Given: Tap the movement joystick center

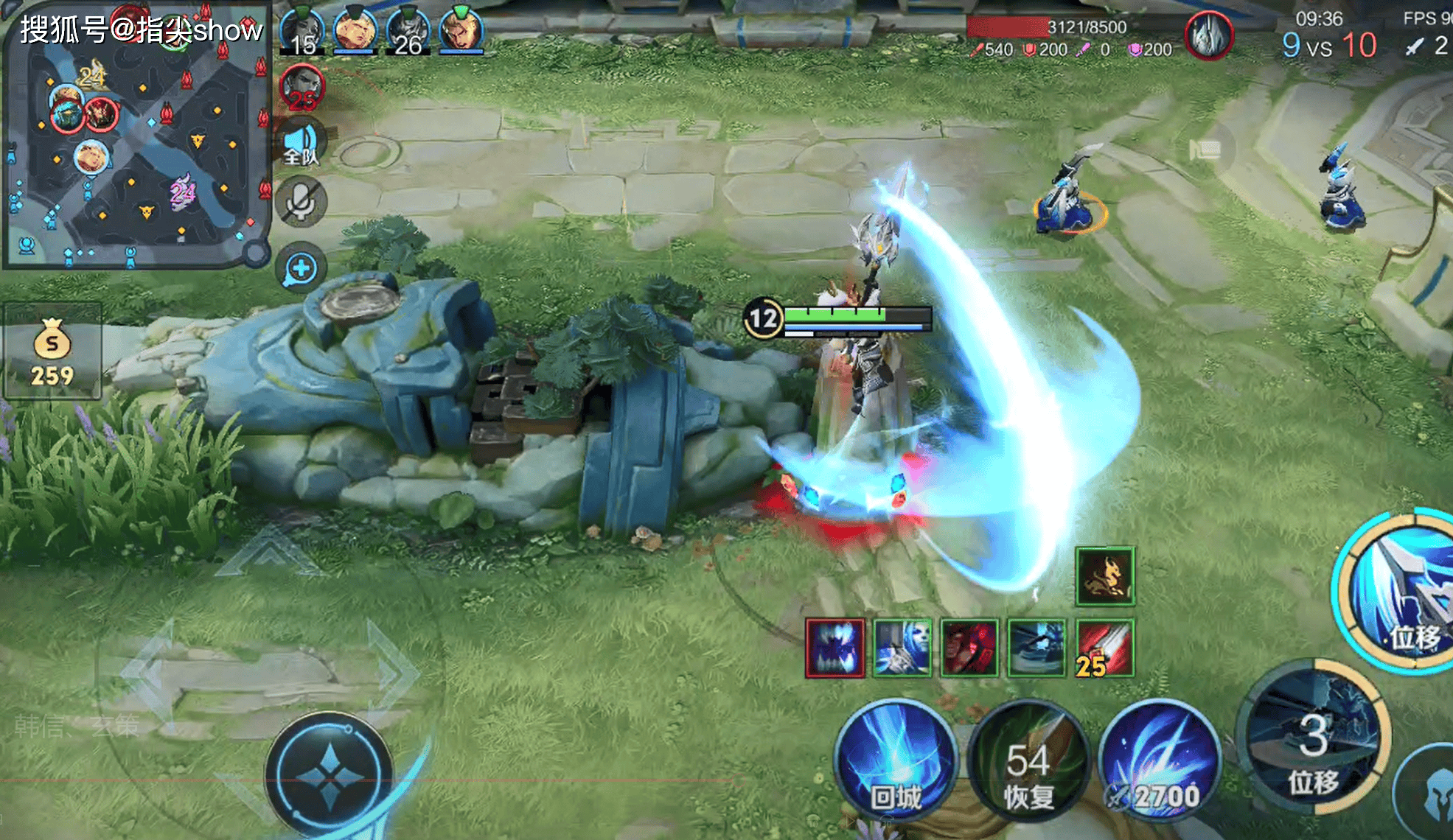Looking at the screenshot, I should coord(330,775).
